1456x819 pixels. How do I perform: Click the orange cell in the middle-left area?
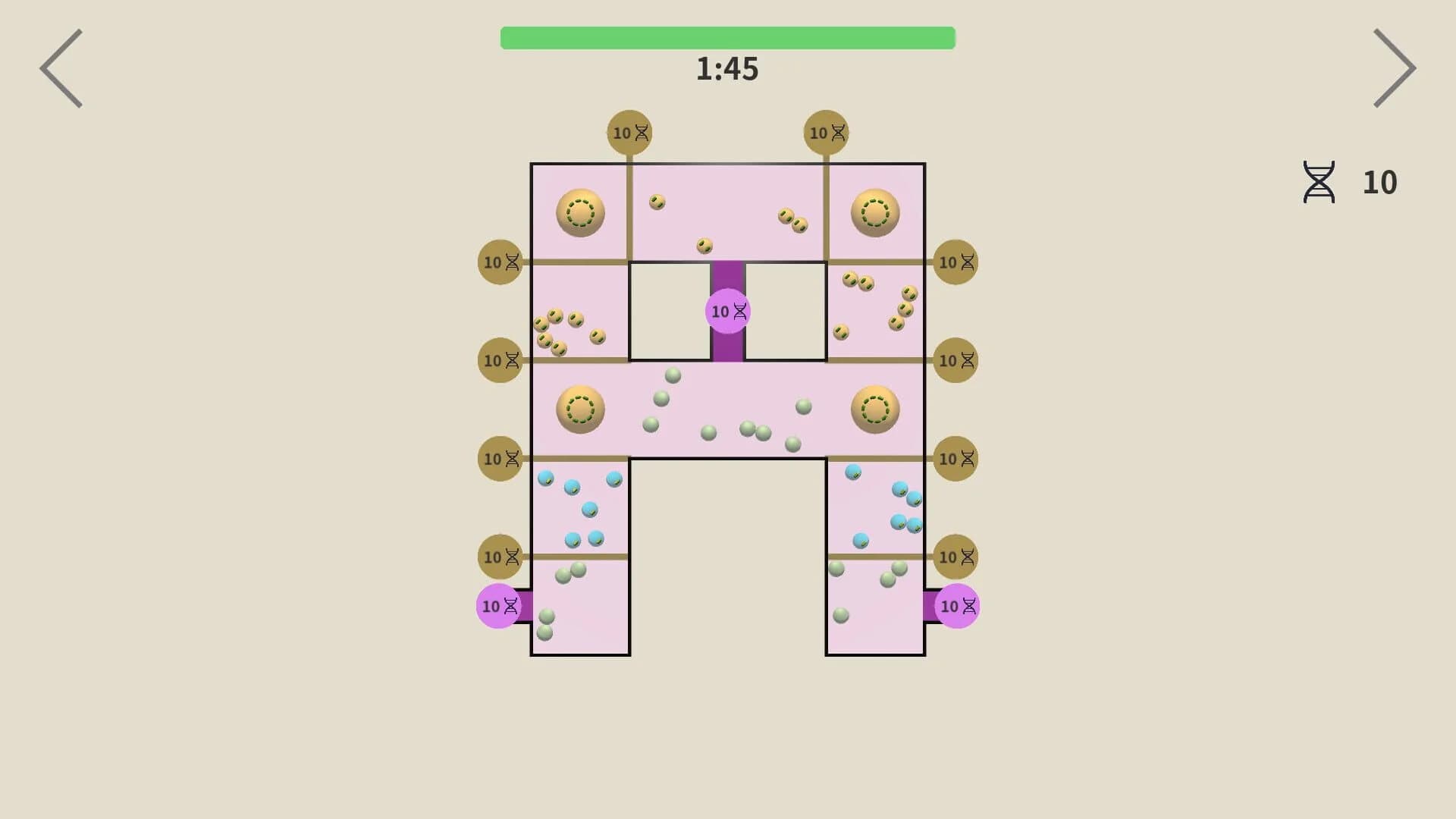coord(580,410)
